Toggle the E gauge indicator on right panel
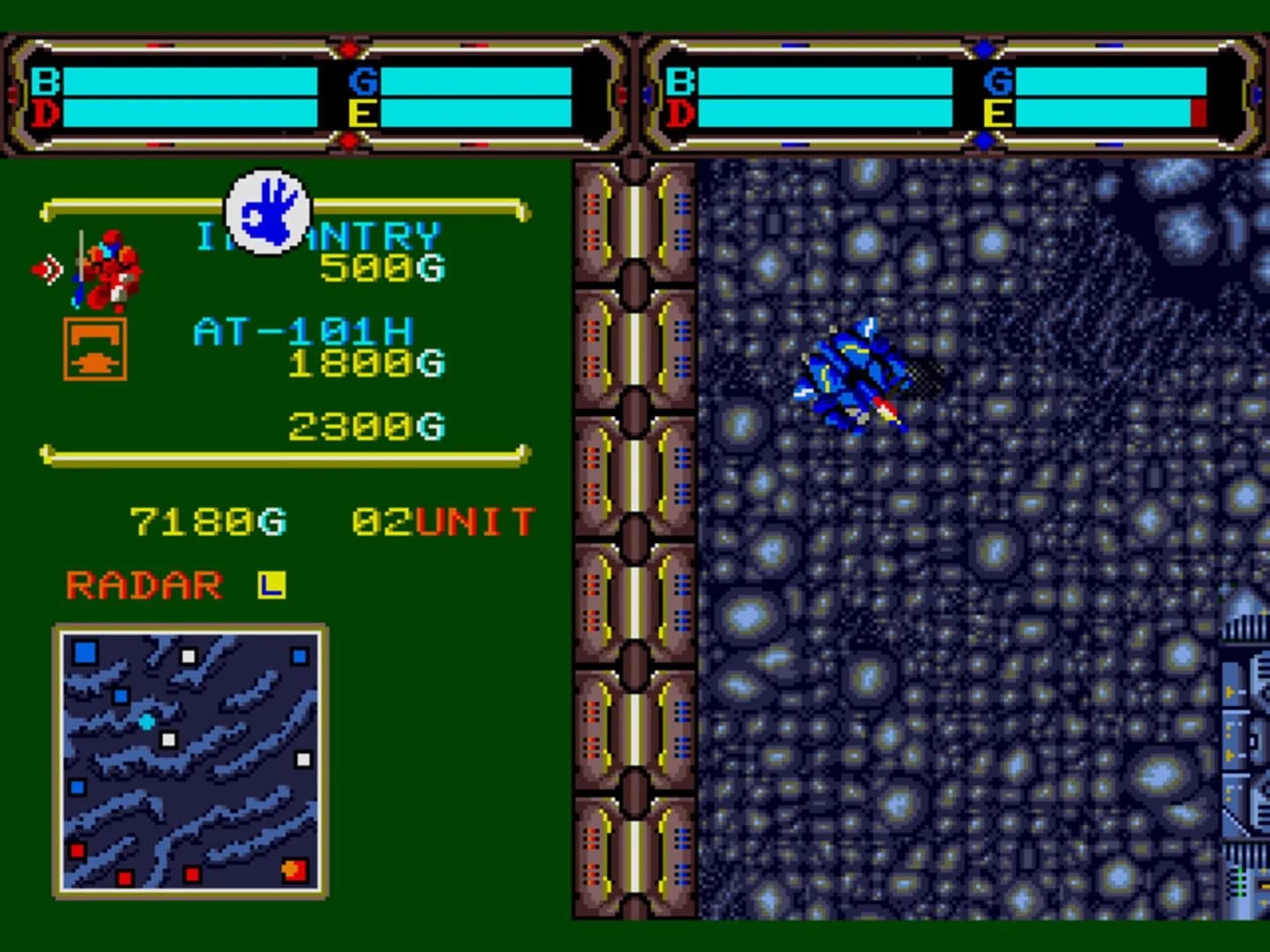The width and height of the screenshot is (1270, 952). (997, 111)
